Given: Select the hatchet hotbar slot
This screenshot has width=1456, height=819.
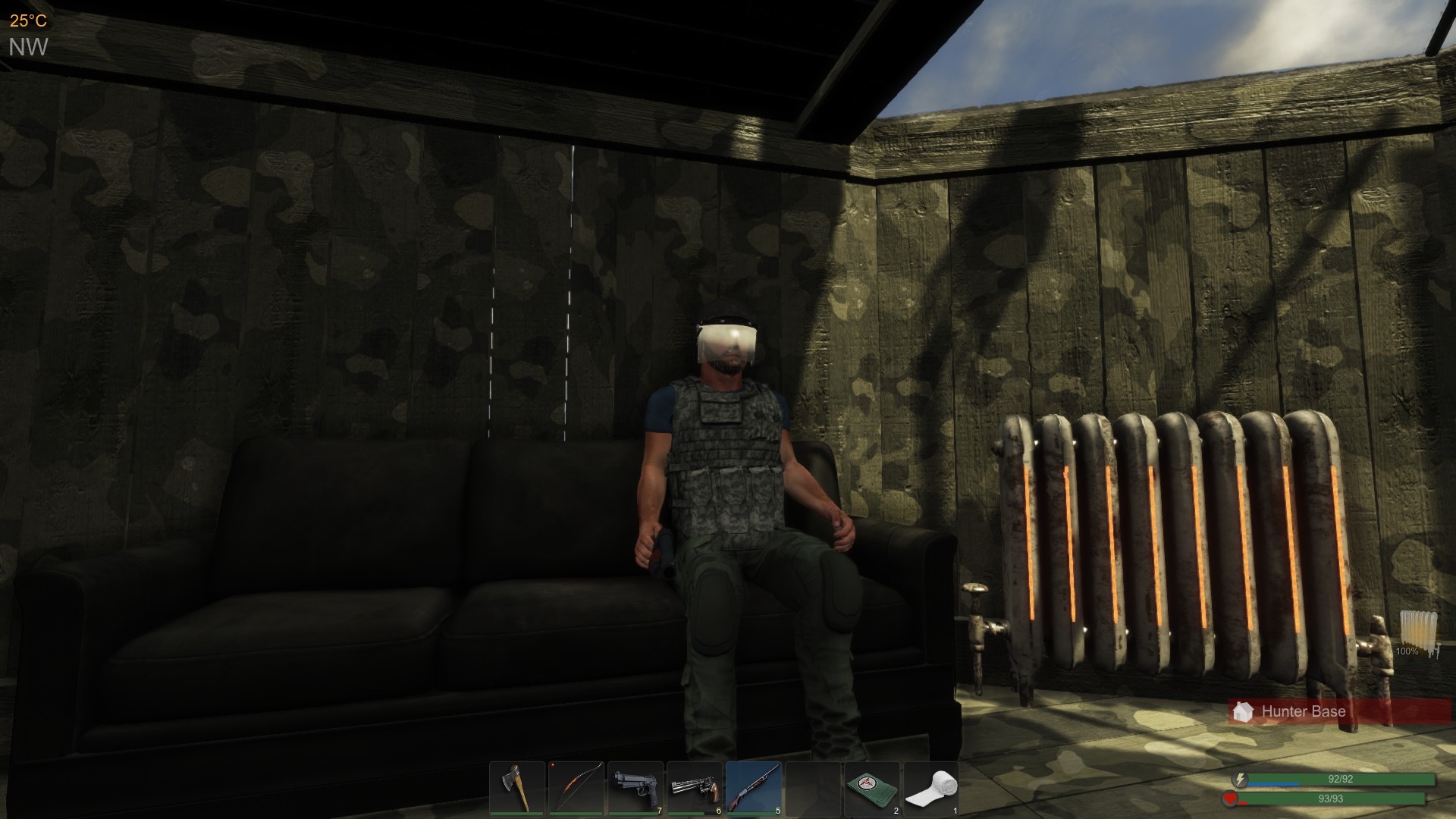Looking at the screenshot, I should coord(517,789).
